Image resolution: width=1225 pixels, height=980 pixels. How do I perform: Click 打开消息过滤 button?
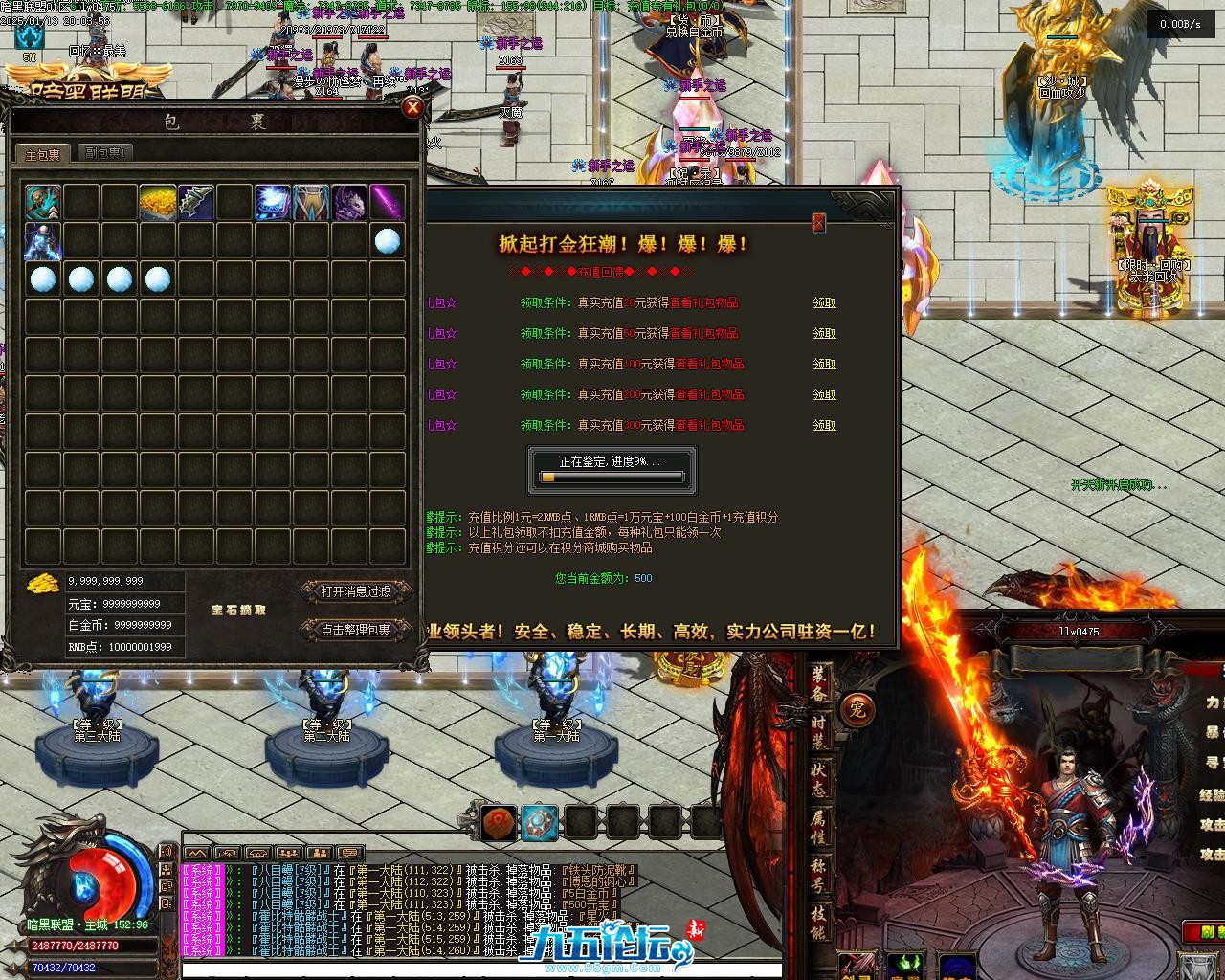click(356, 592)
